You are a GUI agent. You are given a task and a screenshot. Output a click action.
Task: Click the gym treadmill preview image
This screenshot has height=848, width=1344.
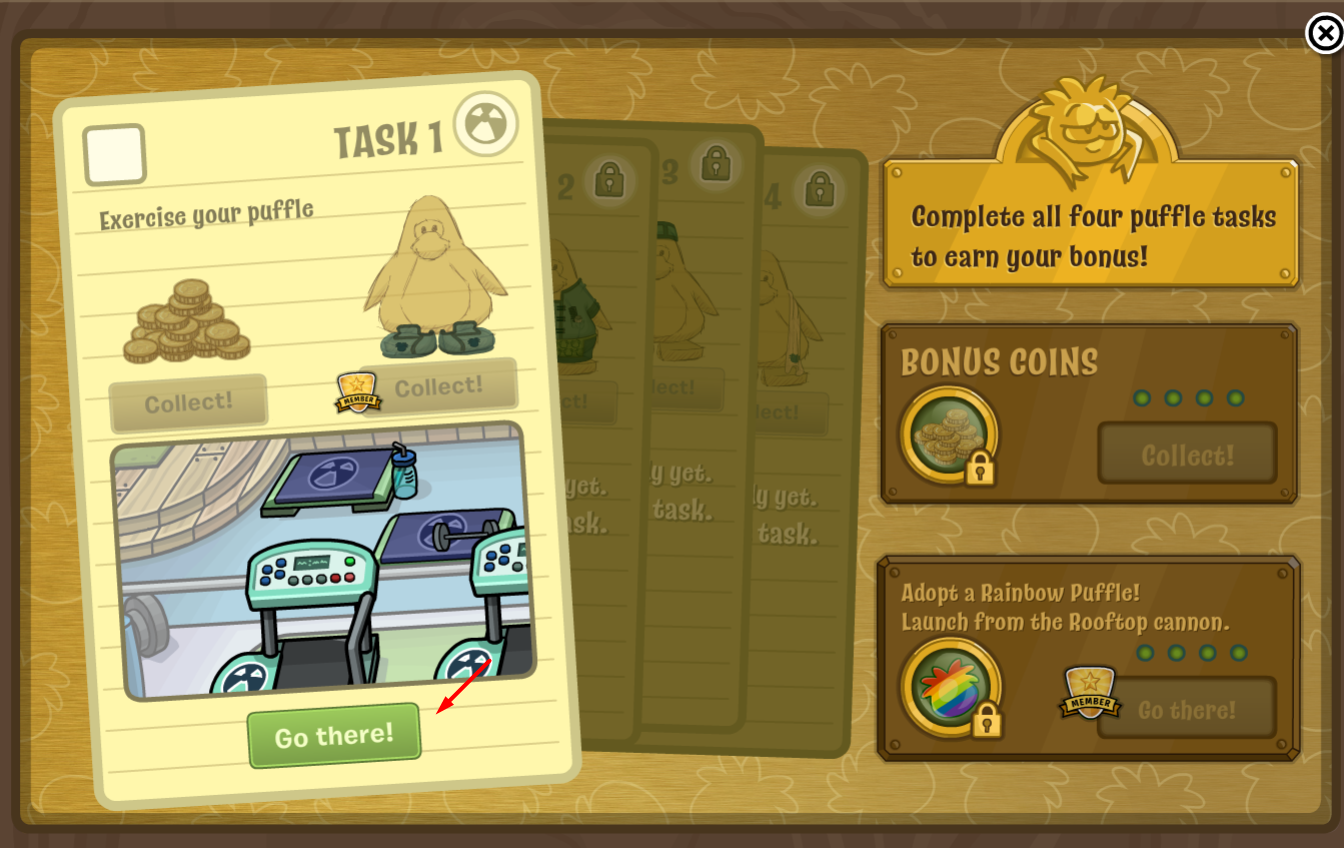tap(323, 560)
